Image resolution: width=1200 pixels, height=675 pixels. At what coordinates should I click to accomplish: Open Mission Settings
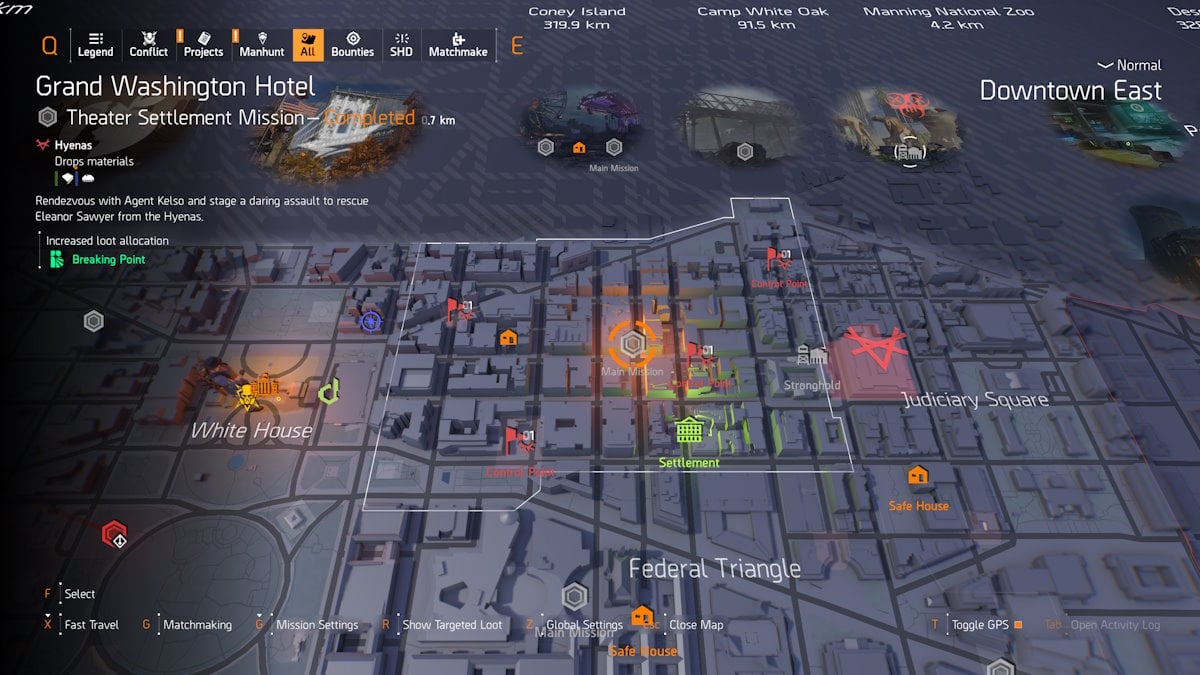tap(317, 625)
